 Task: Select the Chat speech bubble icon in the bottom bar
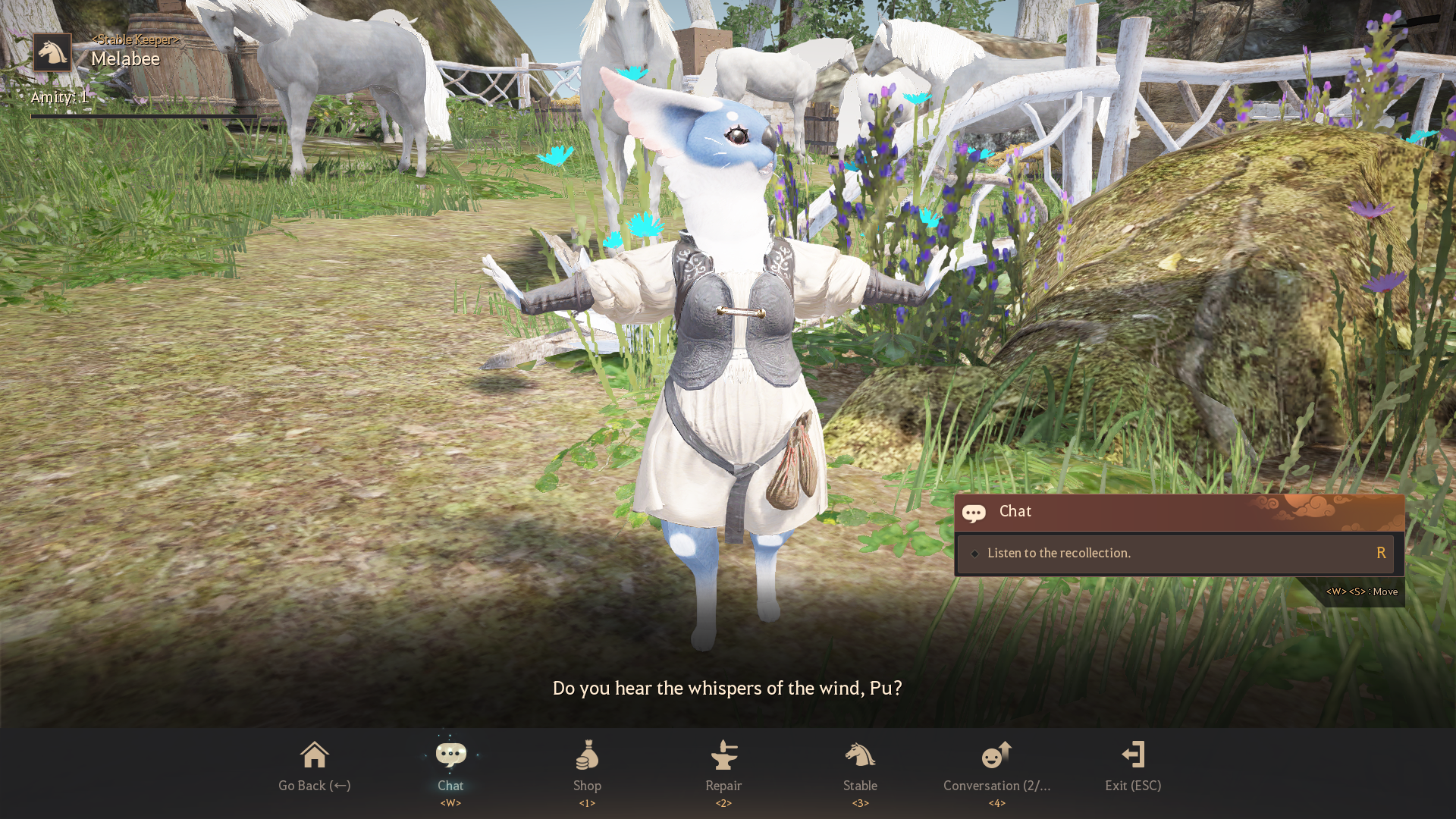pyautogui.click(x=450, y=753)
